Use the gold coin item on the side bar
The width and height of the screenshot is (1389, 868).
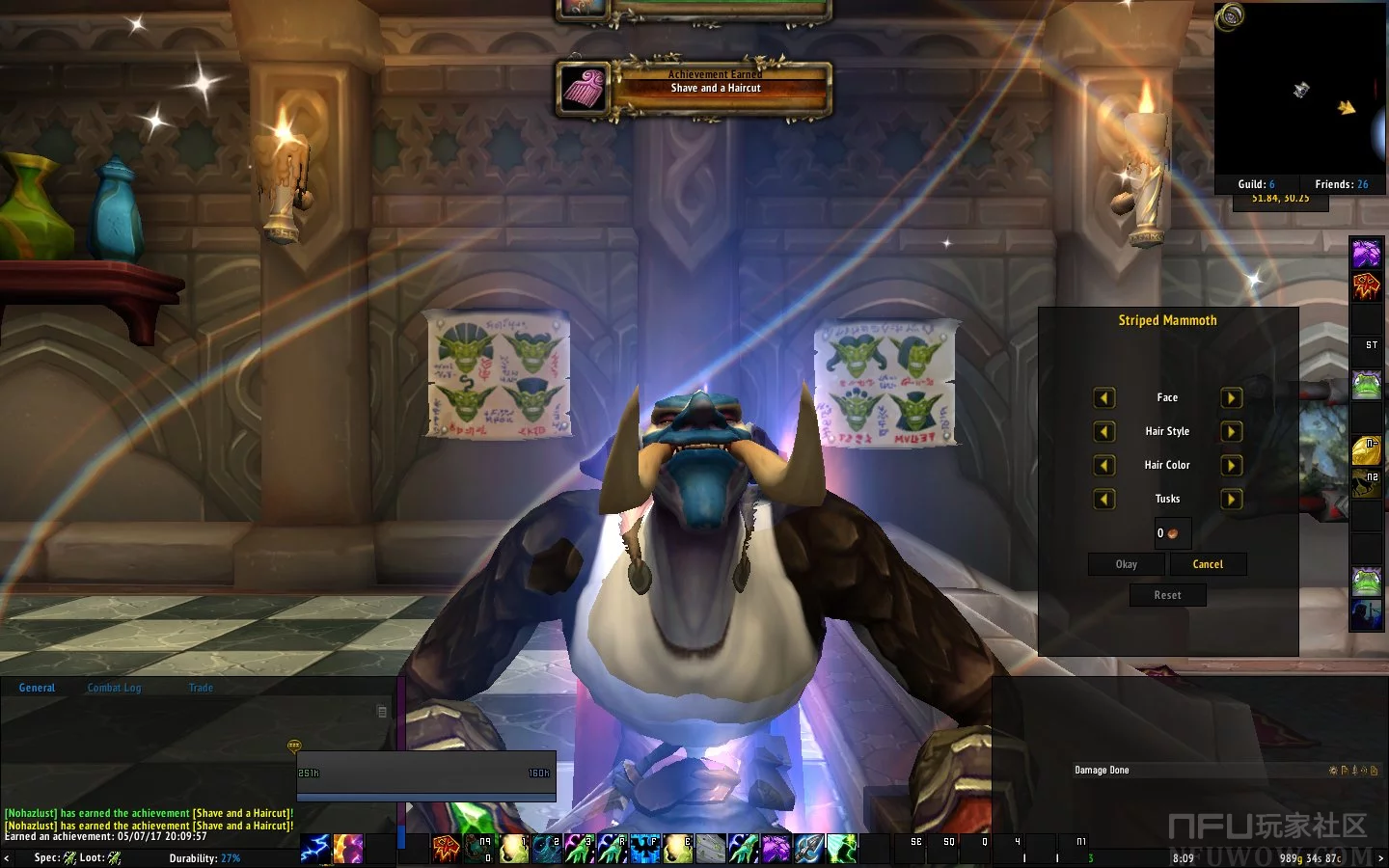click(1366, 450)
